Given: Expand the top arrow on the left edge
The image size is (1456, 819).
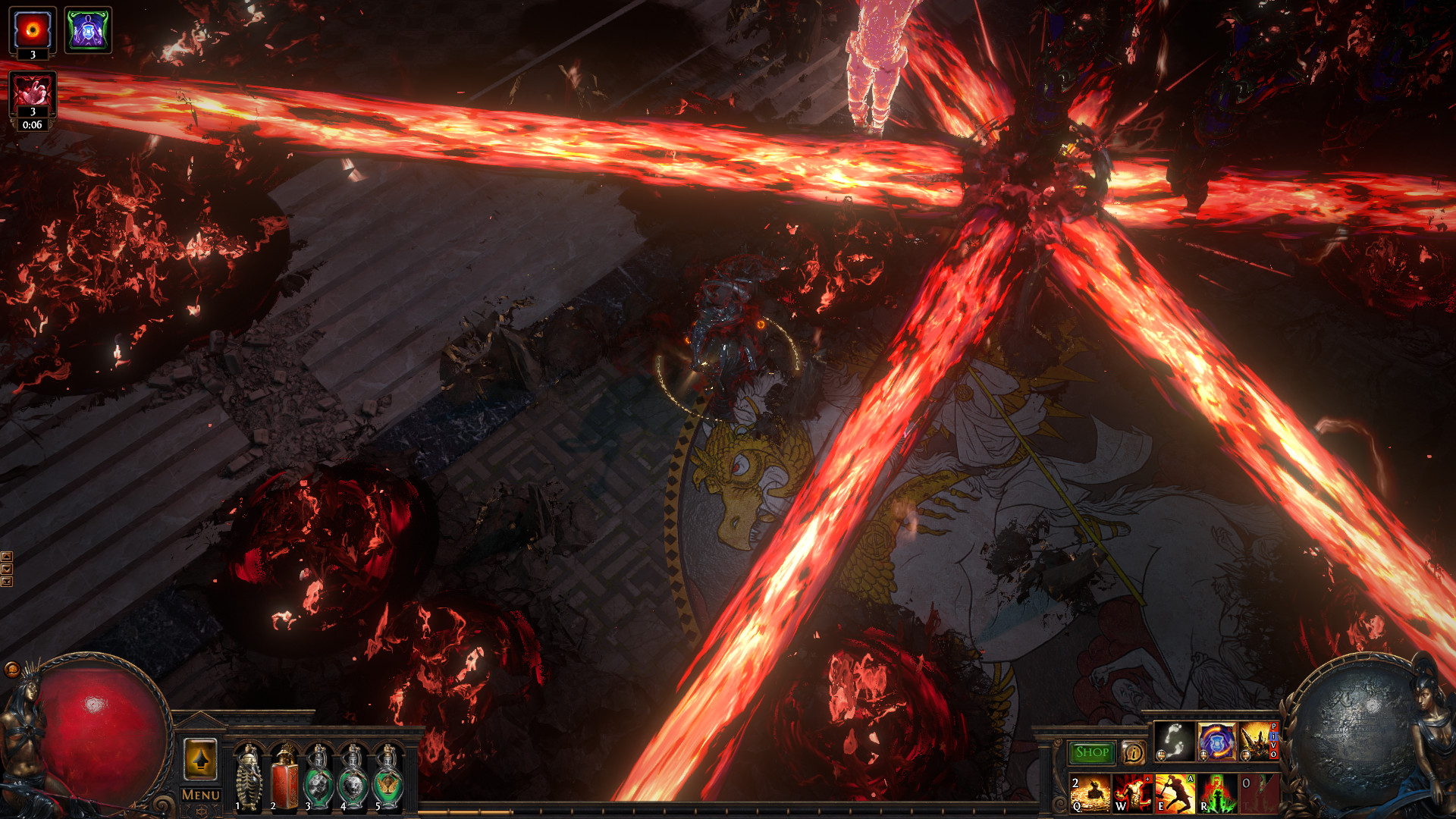Looking at the screenshot, I should point(7,556).
